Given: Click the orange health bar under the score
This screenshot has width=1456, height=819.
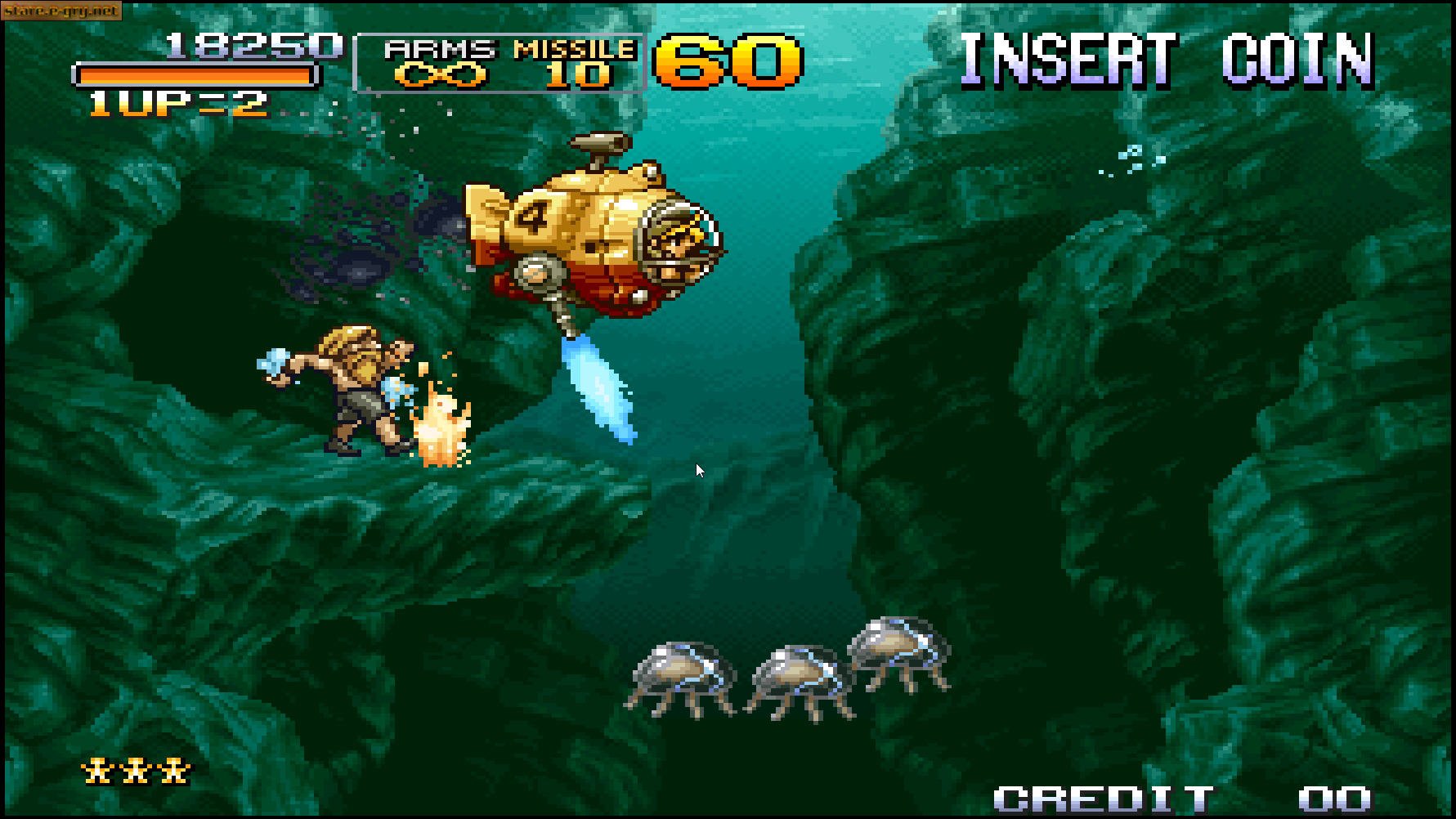Looking at the screenshot, I should (x=194, y=75).
